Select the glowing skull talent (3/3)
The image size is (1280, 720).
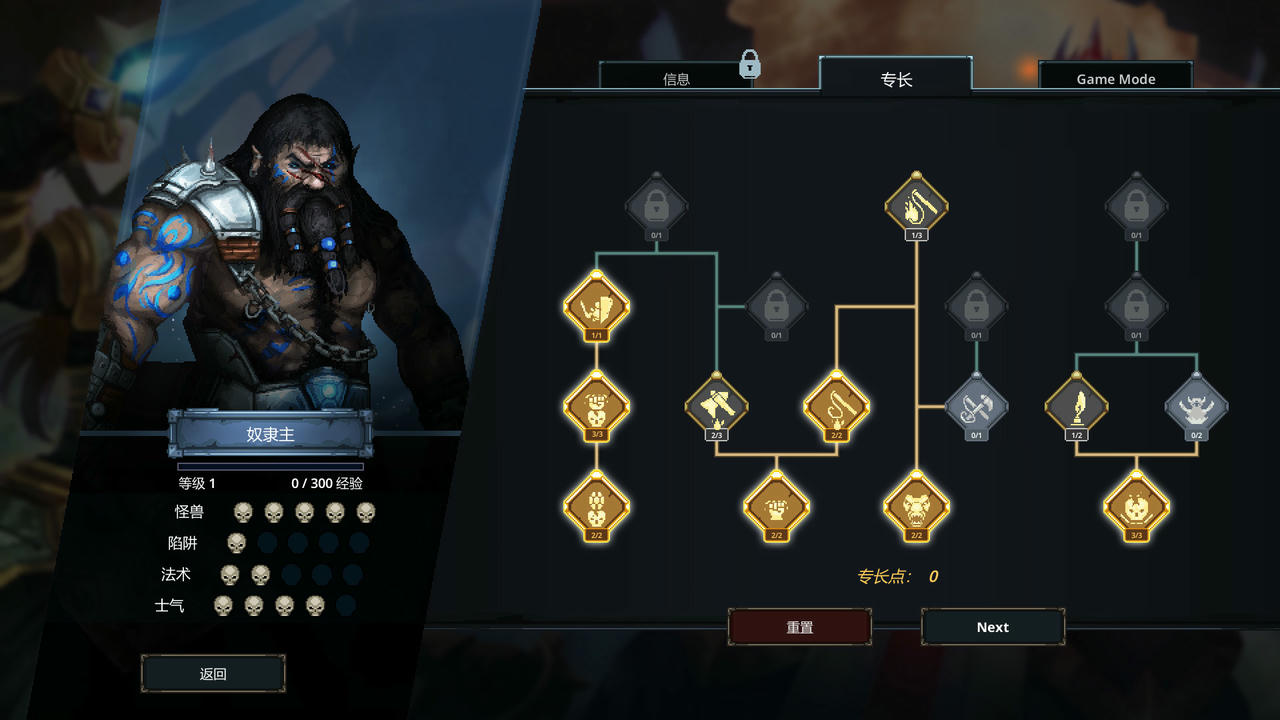(1136, 506)
